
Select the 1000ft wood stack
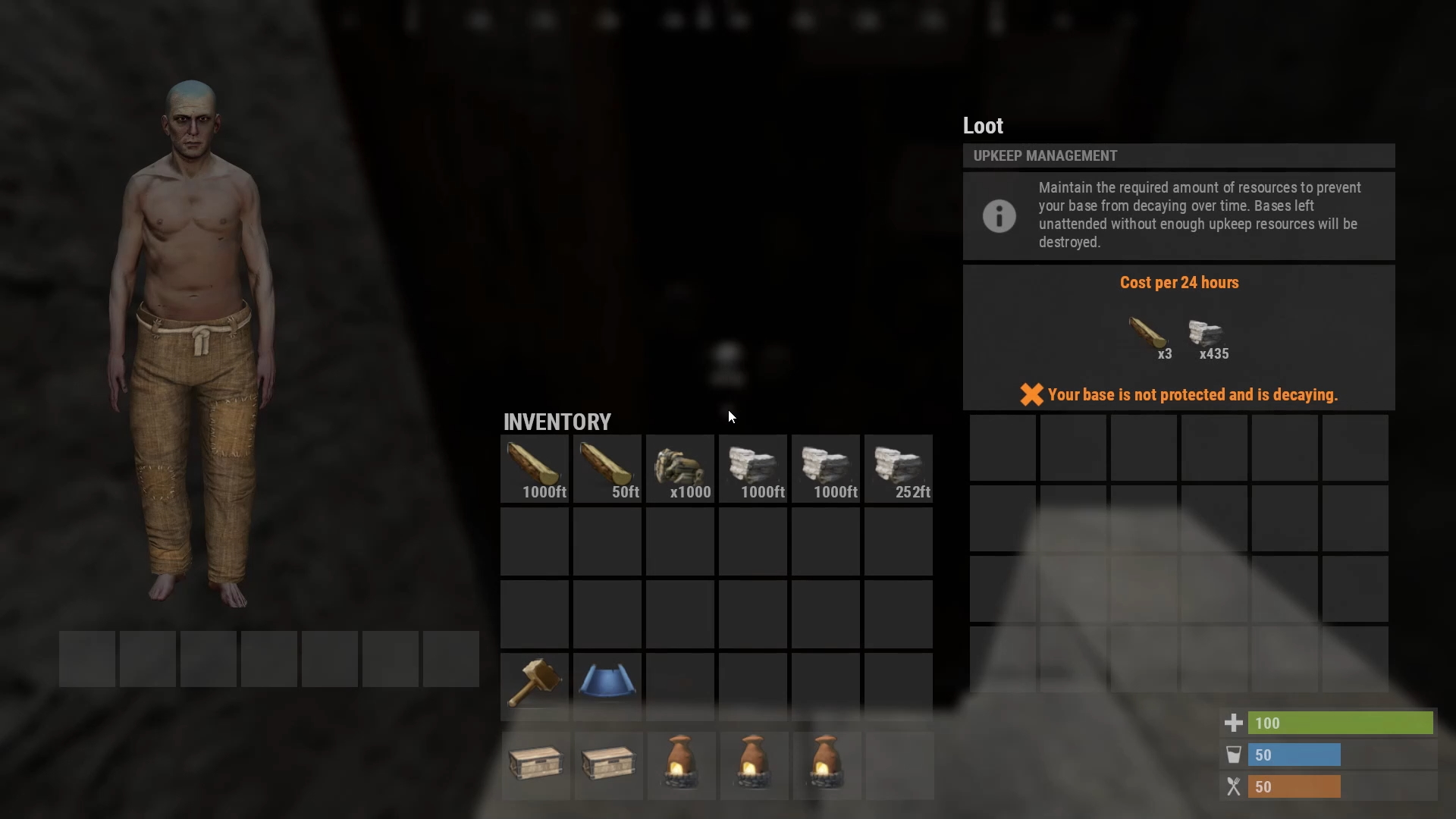click(x=535, y=468)
